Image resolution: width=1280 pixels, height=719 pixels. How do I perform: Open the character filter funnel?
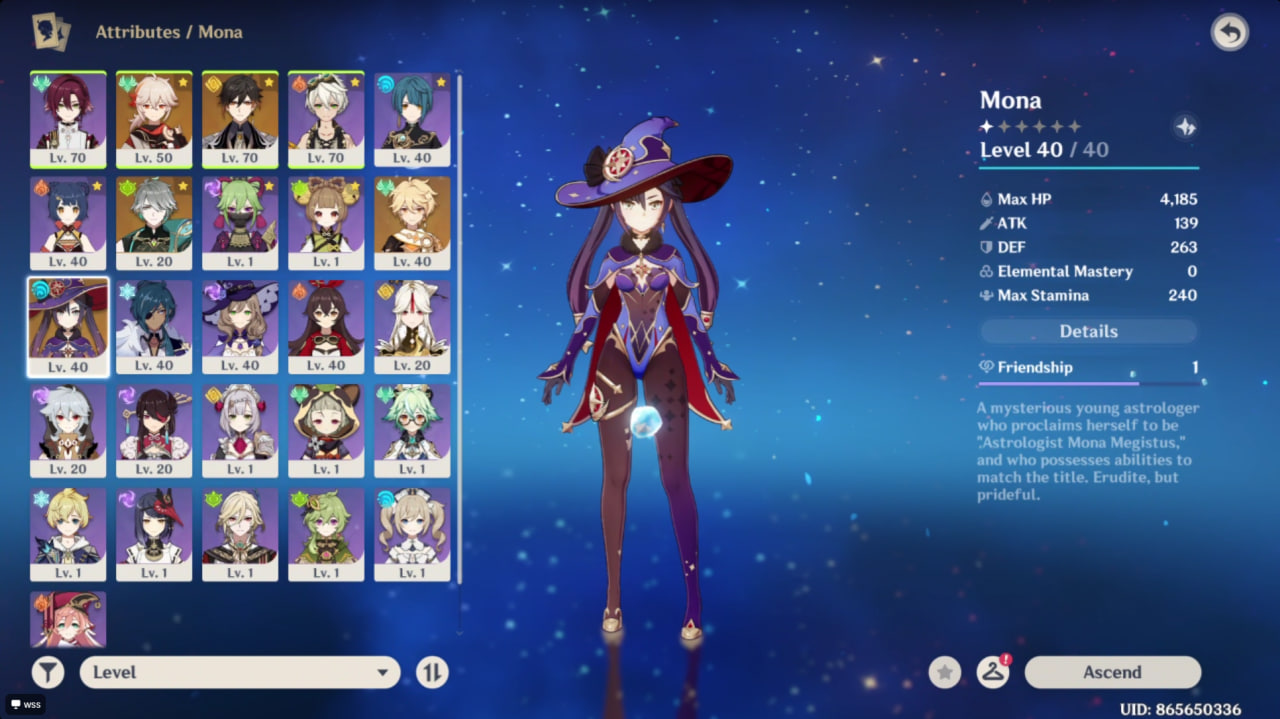pos(47,672)
